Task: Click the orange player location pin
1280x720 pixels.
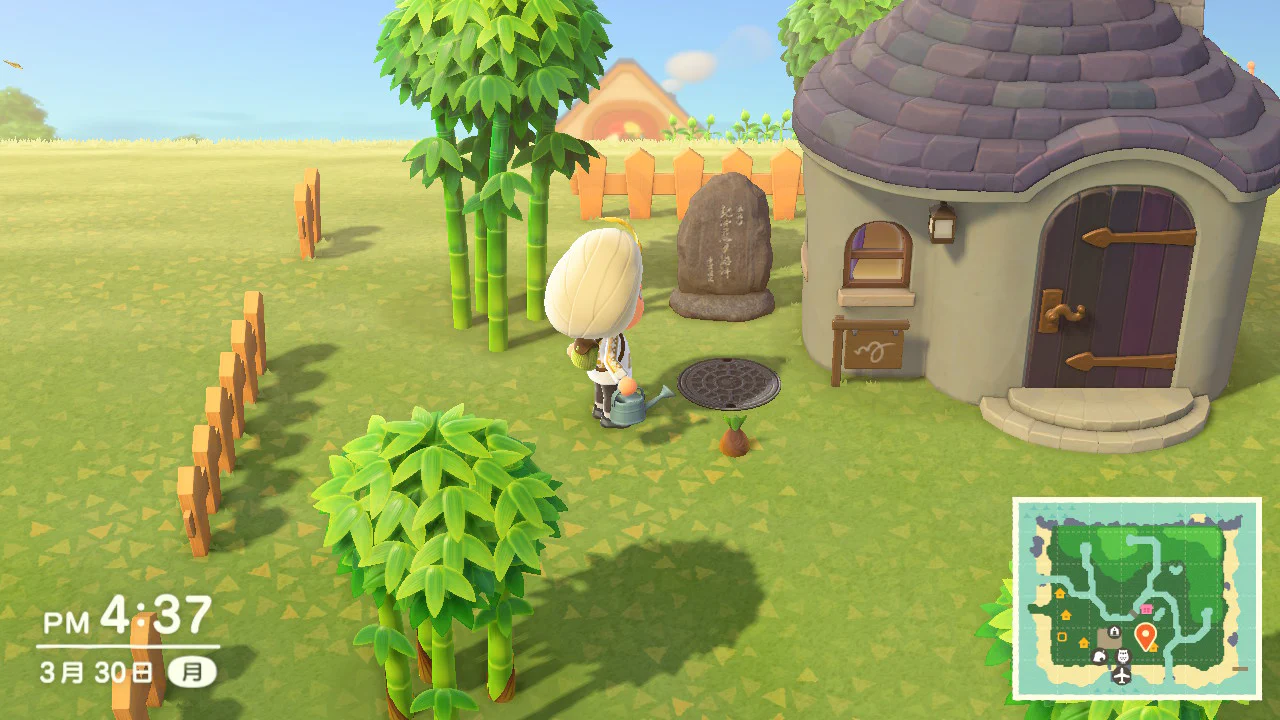Action: (1146, 635)
